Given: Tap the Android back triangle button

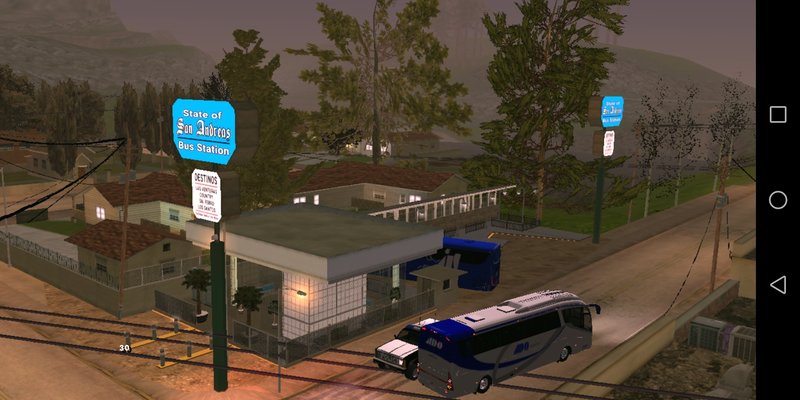Looking at the screenshot, I should pyautogui.click(x=777, y=285).
